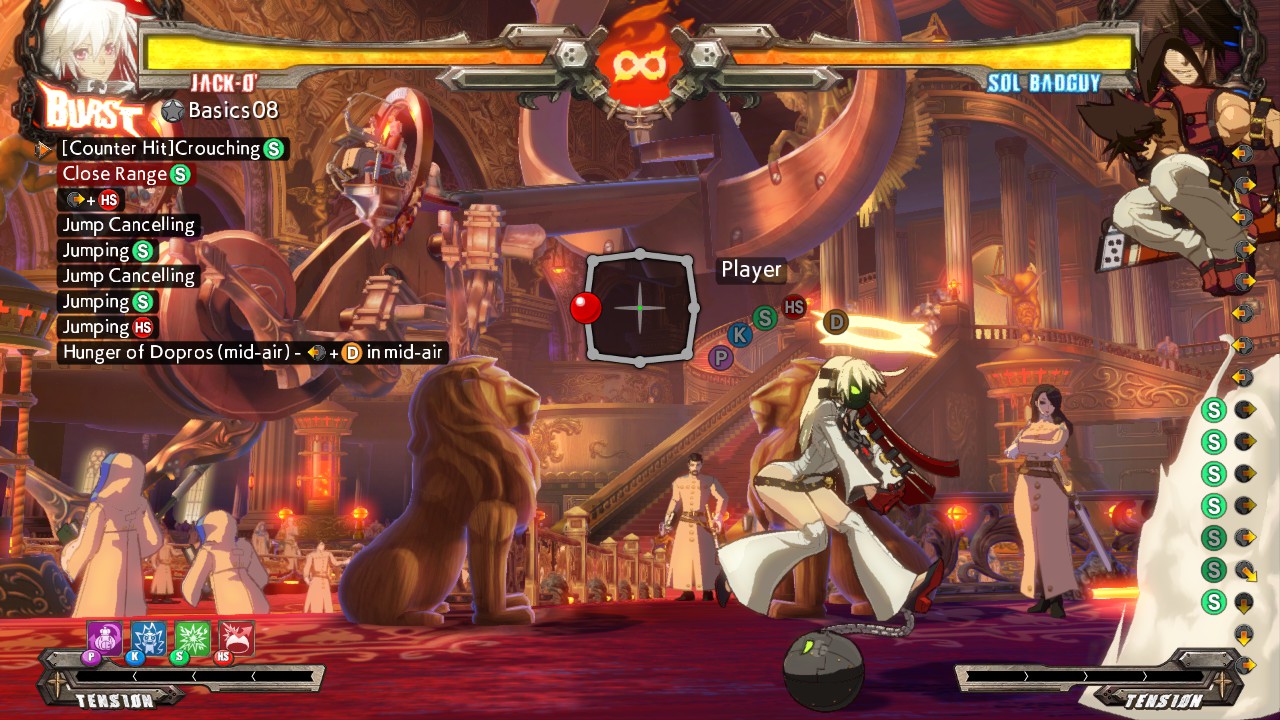Click the joystick input display
Image resolution: width=1280 pixels, height=720 pixels.
pyautogui.click(x=640, y=308)
